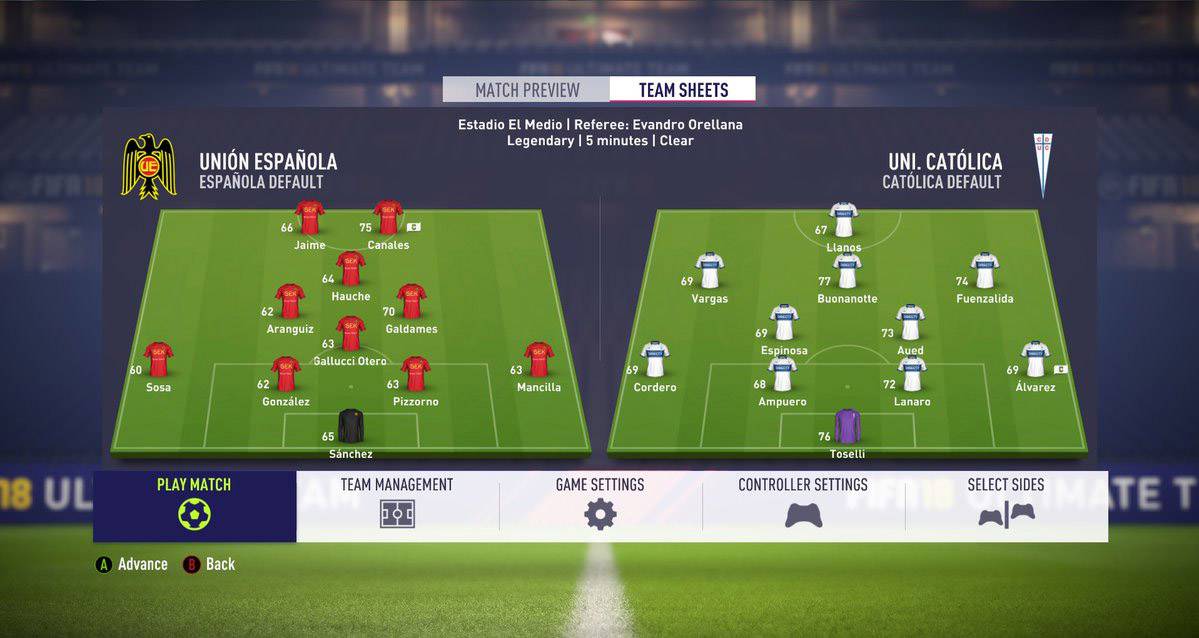
Task: Start the game with Play Match
Action: tap(194, 505)
